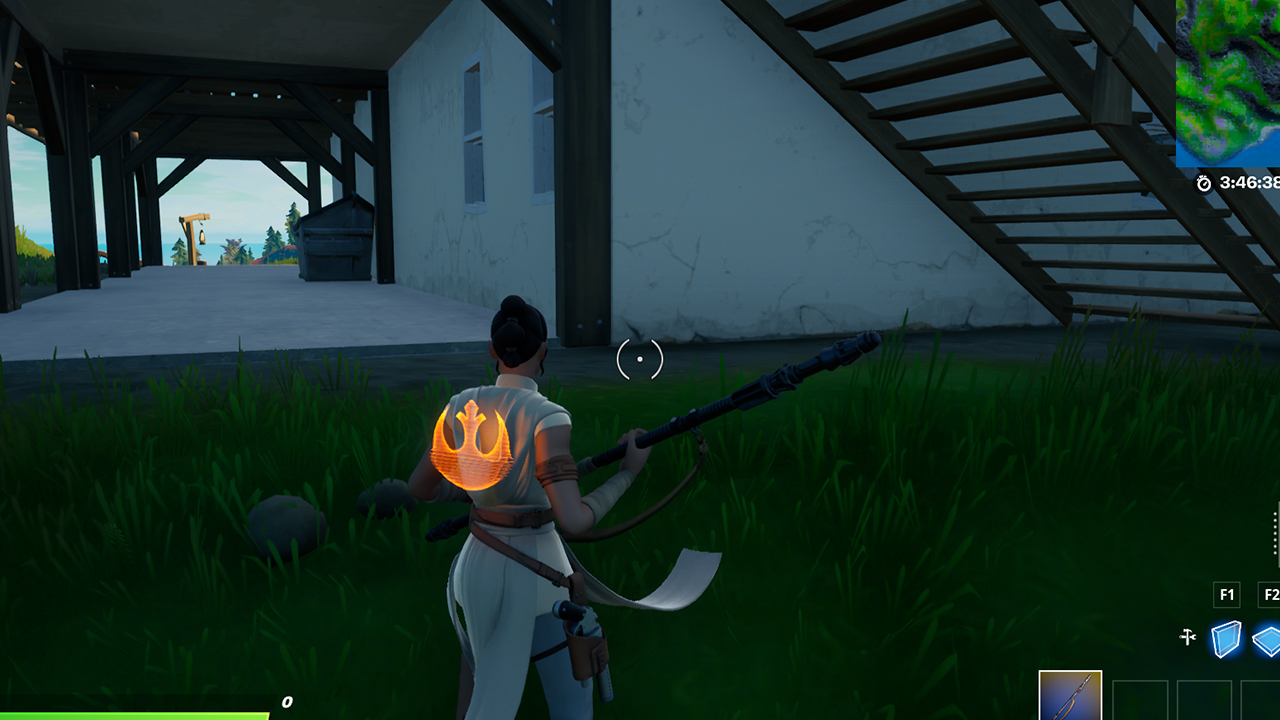Select Rey's quarterstaff in the hotbar
Viewport: 1280px width, 720px height.
tap(1070, 697)
